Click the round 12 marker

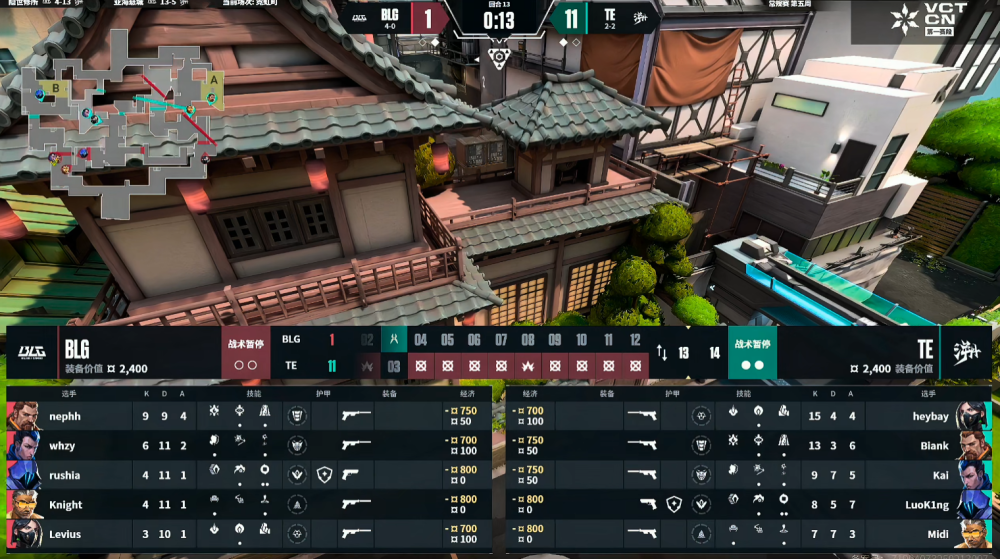(x=634, y=340)
